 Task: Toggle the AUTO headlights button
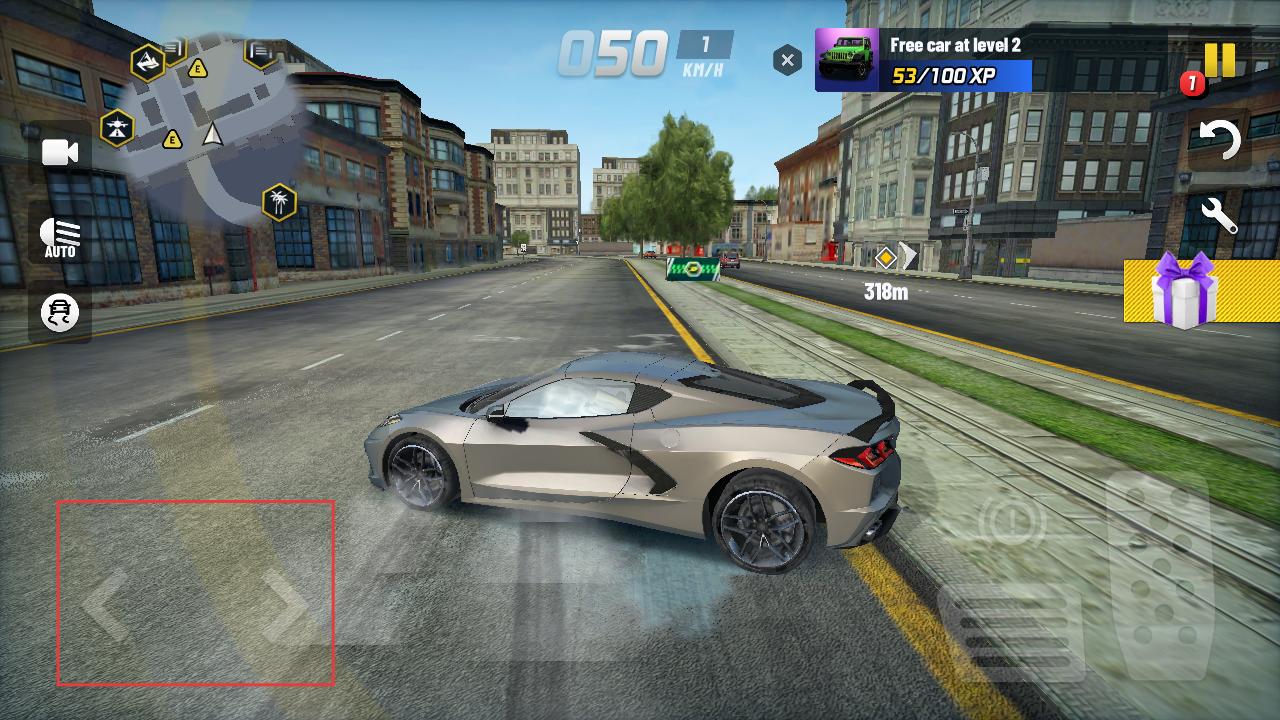60,238
